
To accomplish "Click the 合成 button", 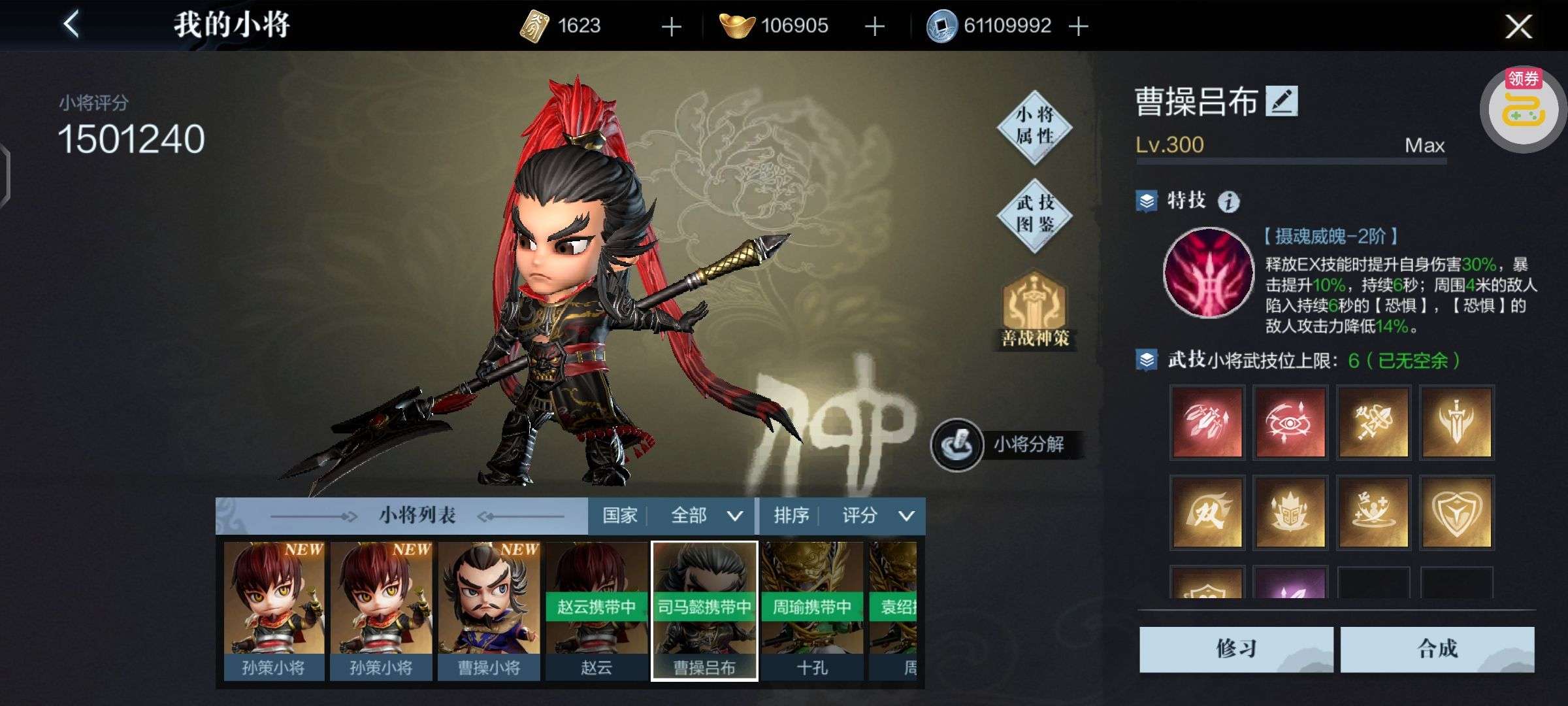I will pos(1437,648).
